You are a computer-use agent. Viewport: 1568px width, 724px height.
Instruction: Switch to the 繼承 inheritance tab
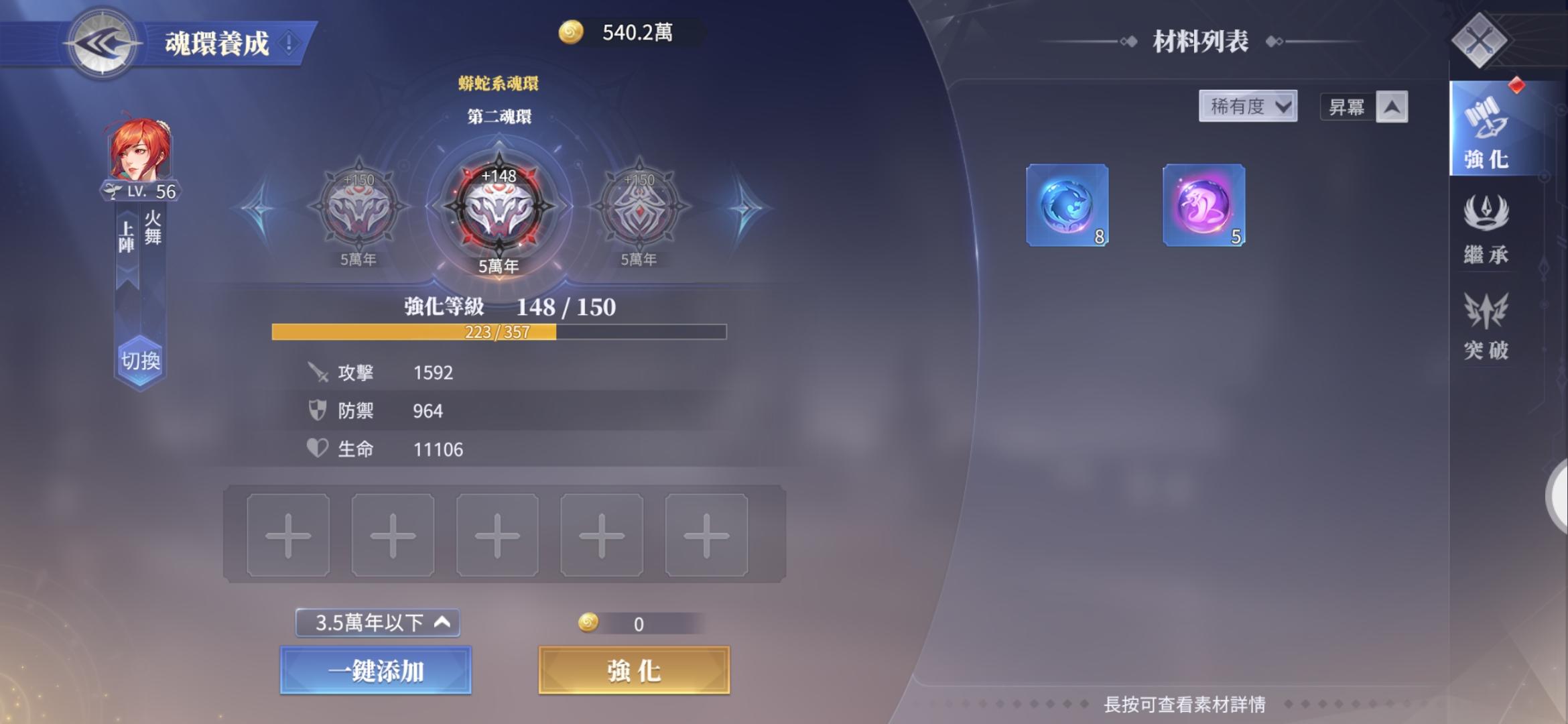(x=1486, y=231)
